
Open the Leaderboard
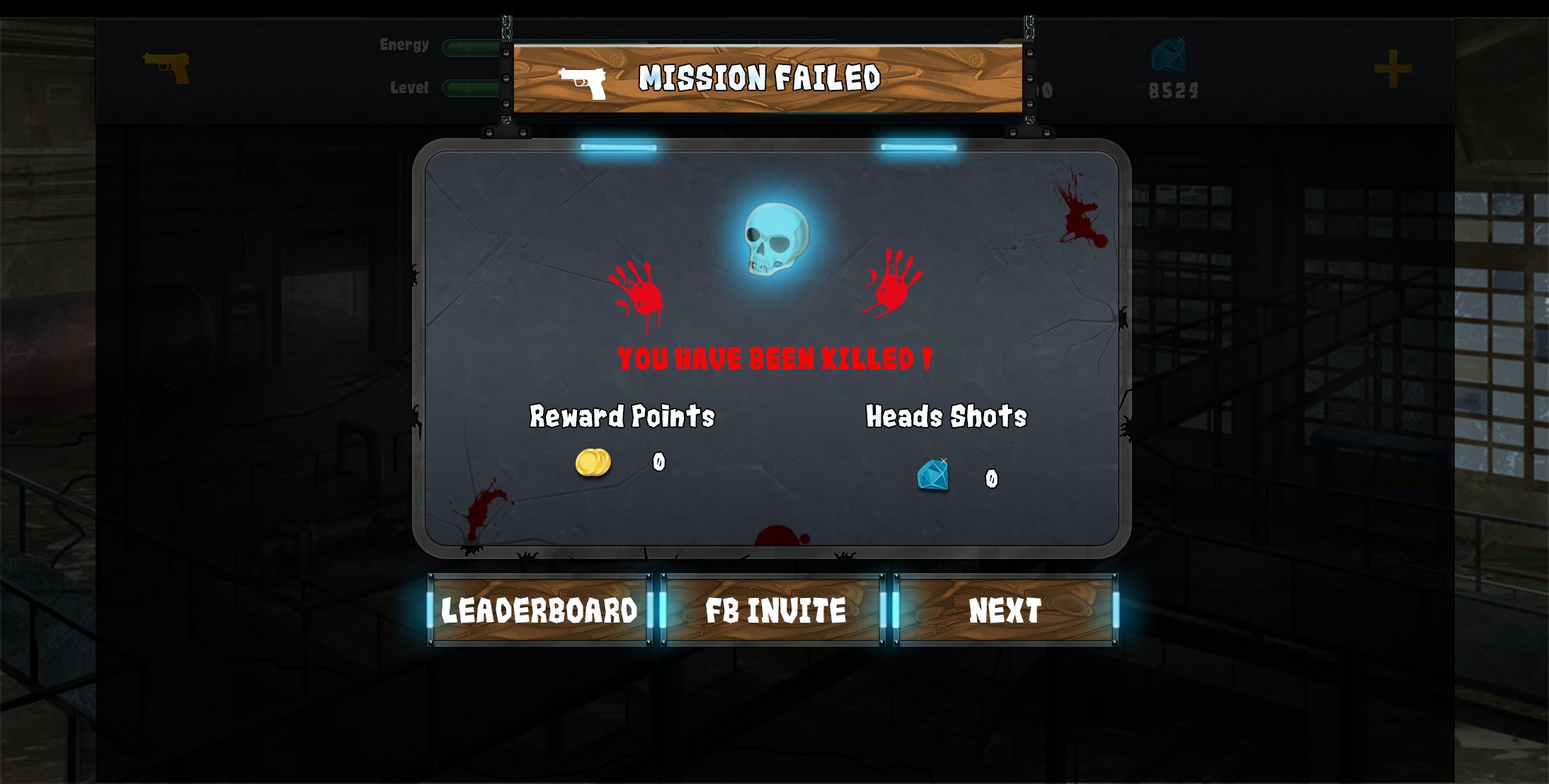tap(539, 610)
